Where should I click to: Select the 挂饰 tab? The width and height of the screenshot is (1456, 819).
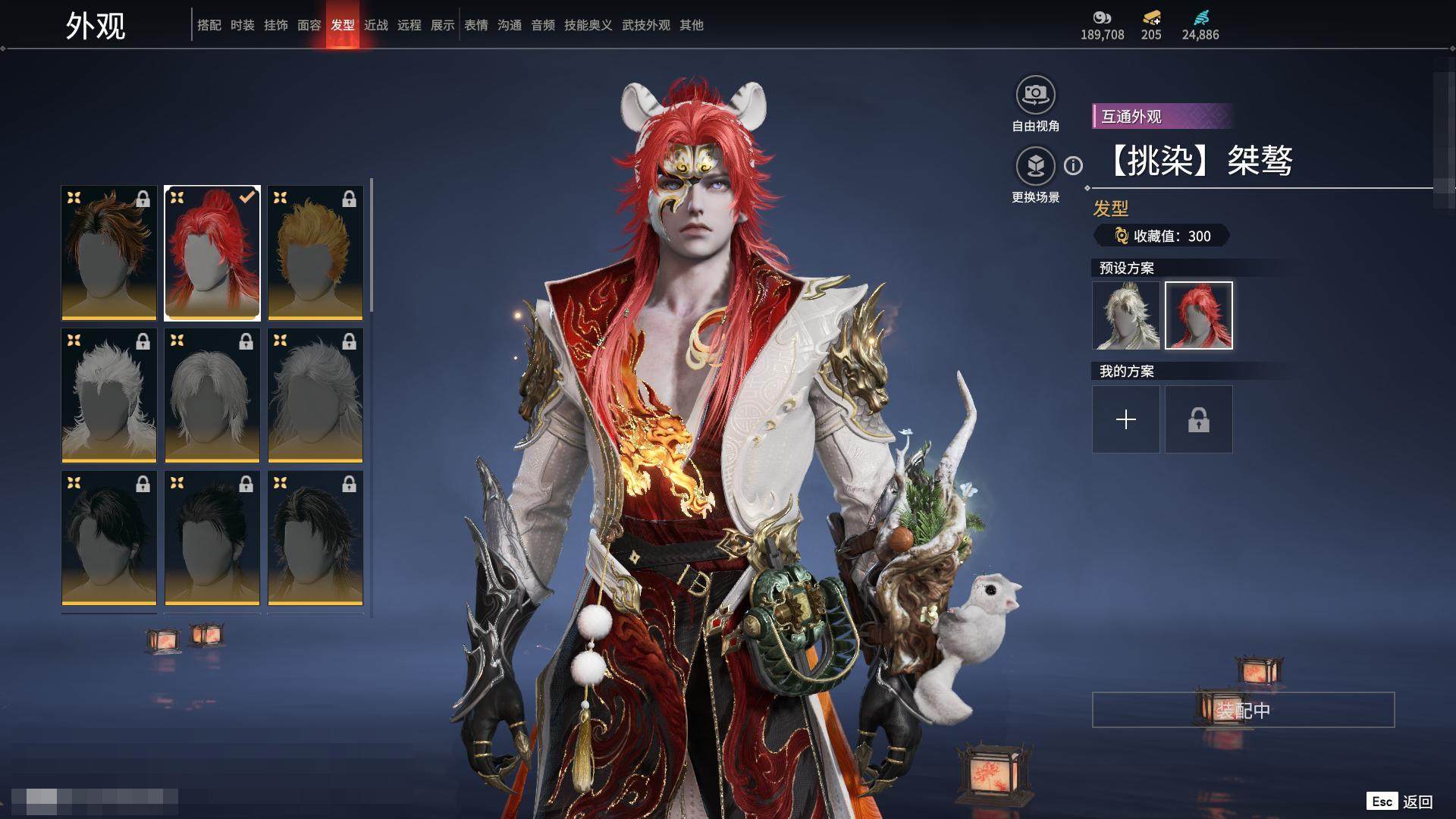tap(275, 25)
